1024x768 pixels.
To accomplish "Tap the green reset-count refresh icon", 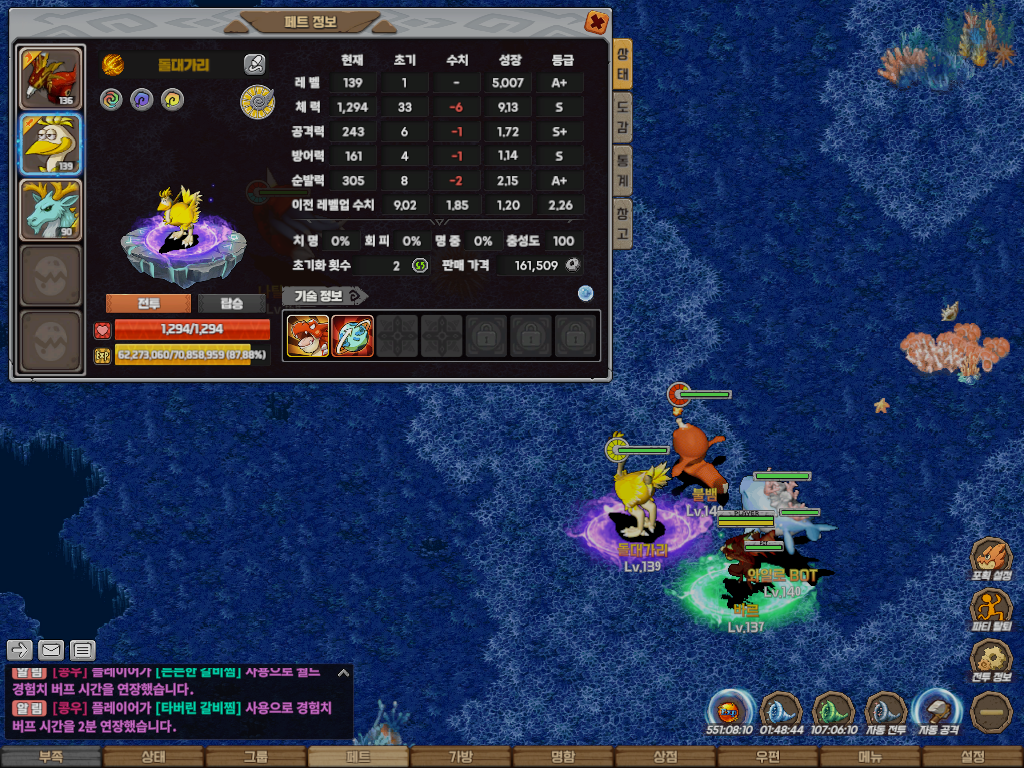I will coord(420,265).
